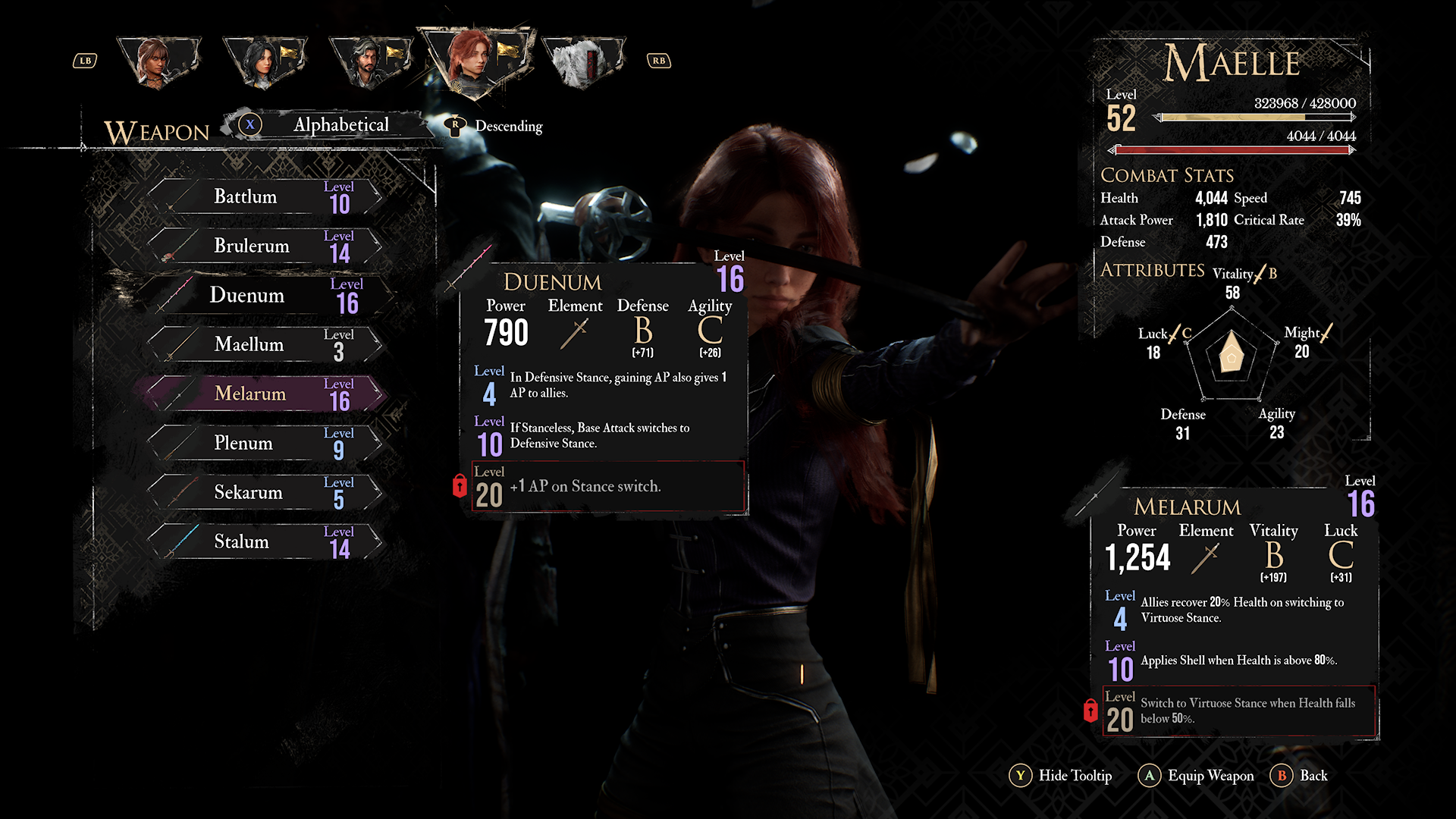The width and height of the screenshot is (1456, 819).
Task: Select the Sekarum weapon entry
Action: click(265, 493)
